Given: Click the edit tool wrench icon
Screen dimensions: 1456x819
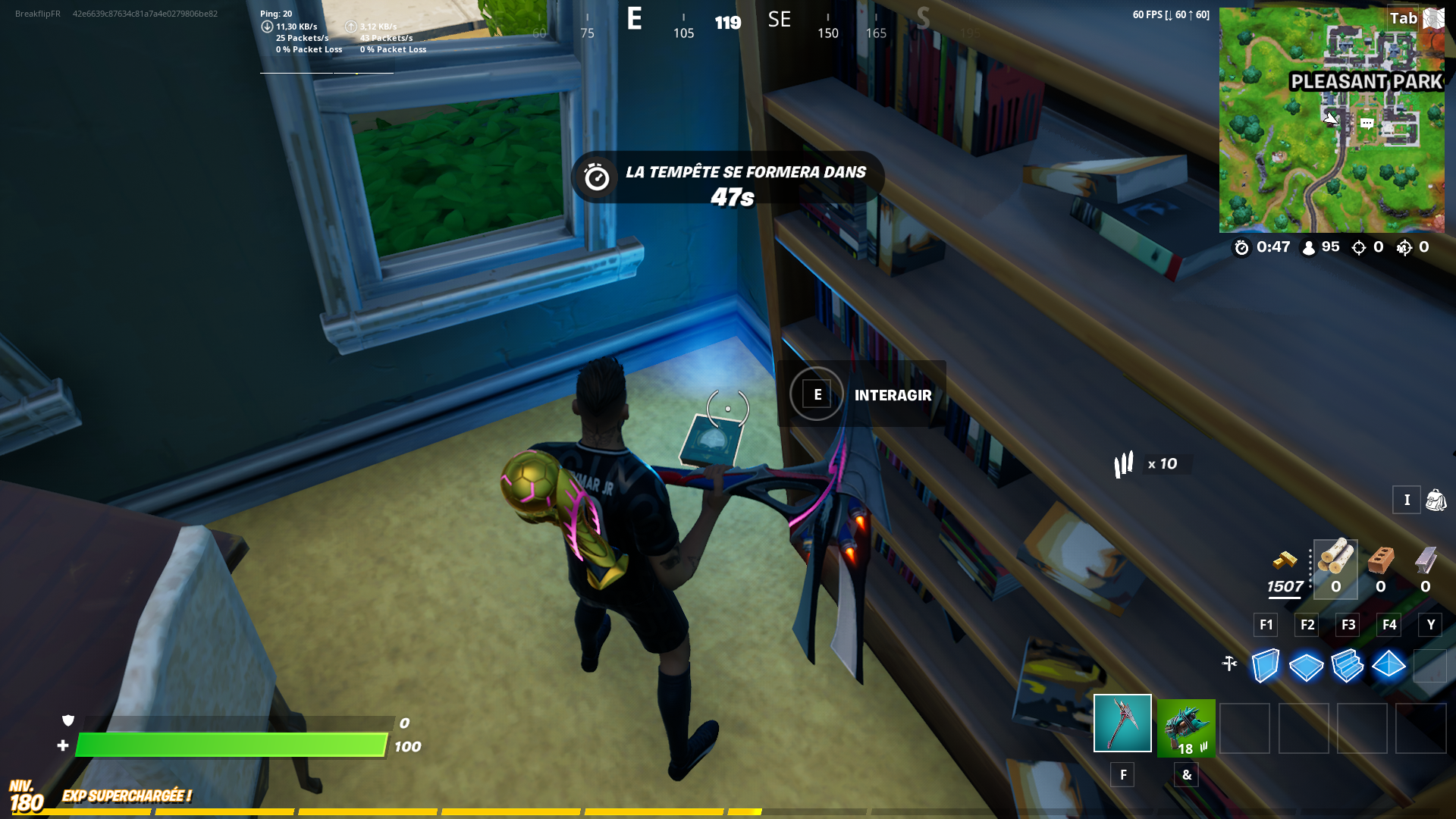Looking at the screenshot, I should click(x=1230, y=663).
